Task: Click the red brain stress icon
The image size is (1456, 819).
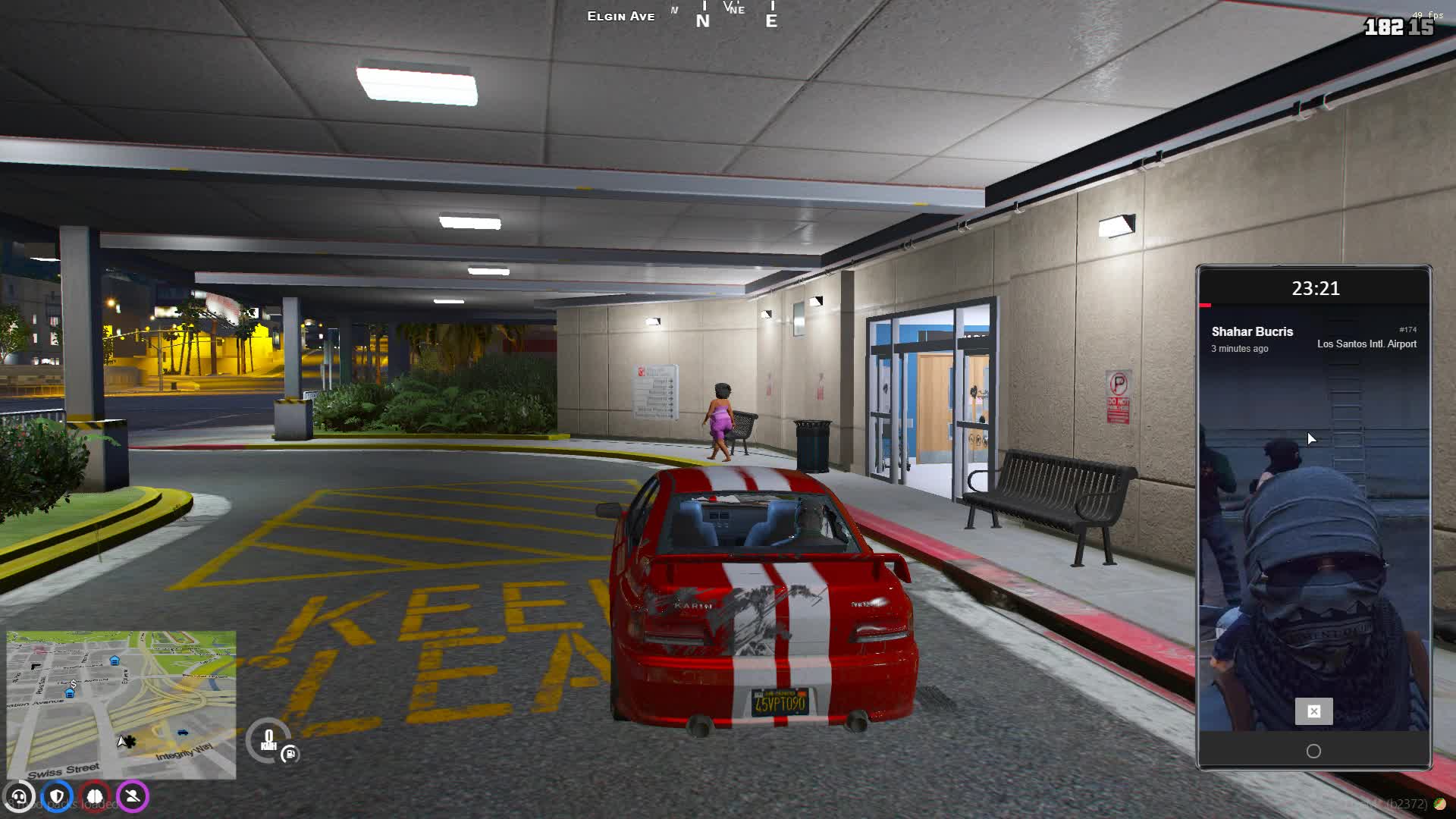Action: click(x=95, y=797)
